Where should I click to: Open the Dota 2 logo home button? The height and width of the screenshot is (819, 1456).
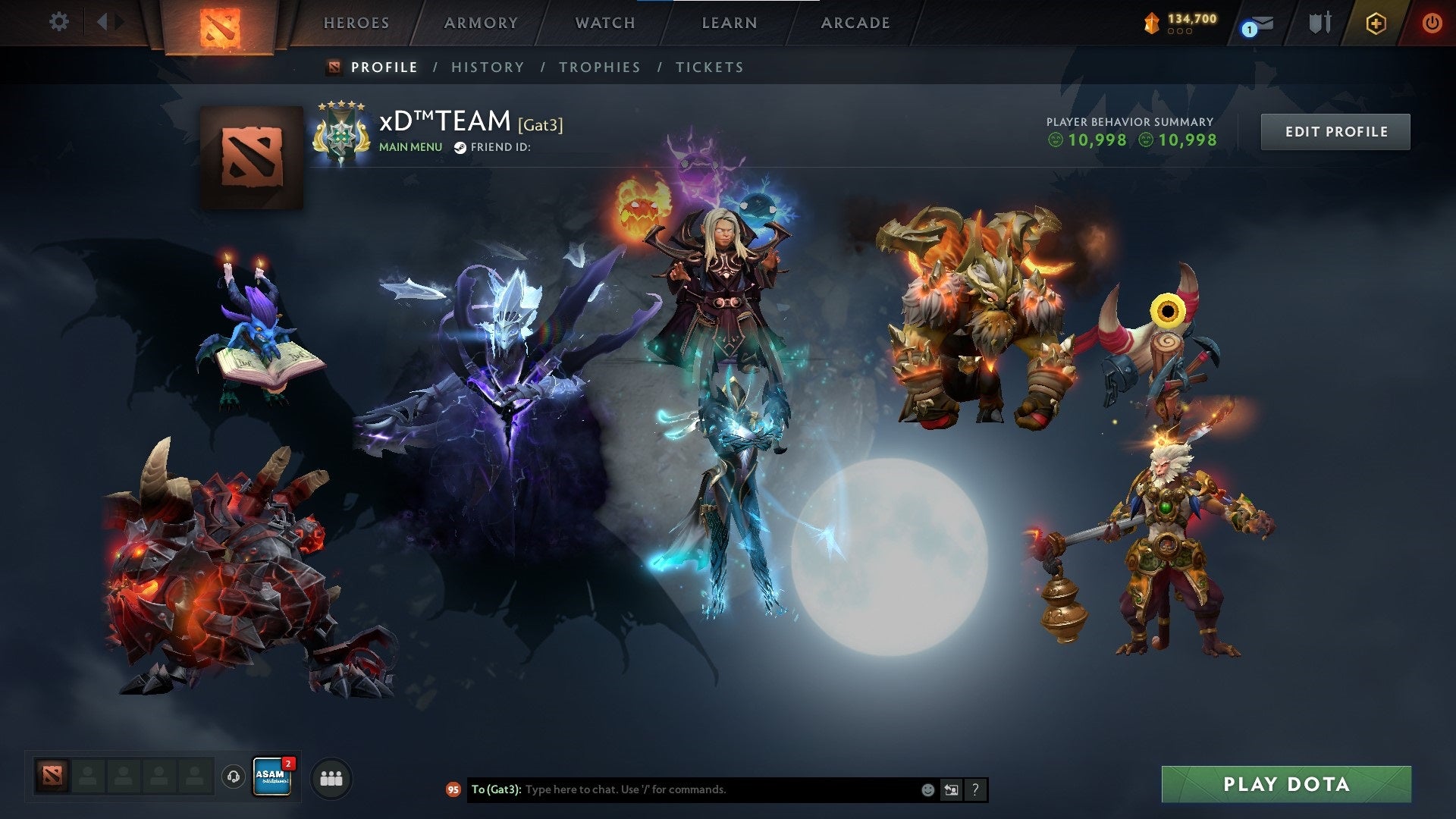220,23
